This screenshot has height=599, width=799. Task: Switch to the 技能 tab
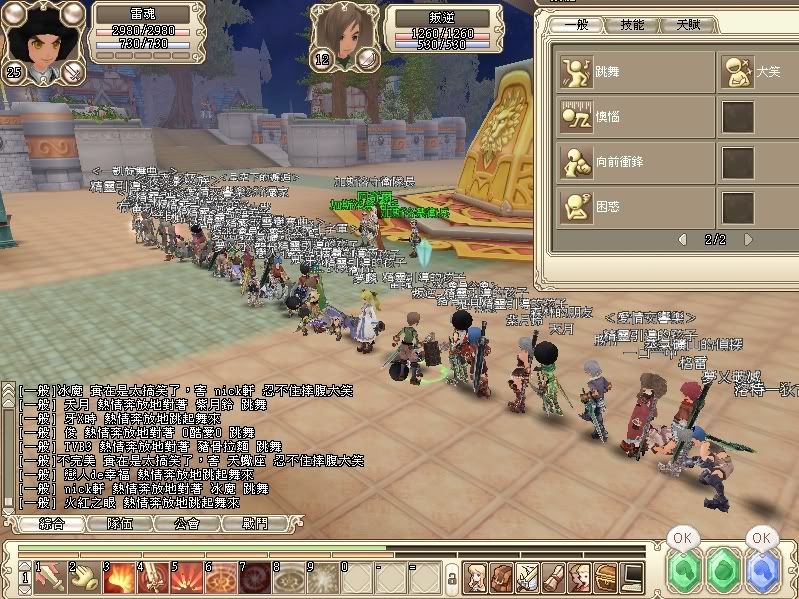[x=632, y=25]
